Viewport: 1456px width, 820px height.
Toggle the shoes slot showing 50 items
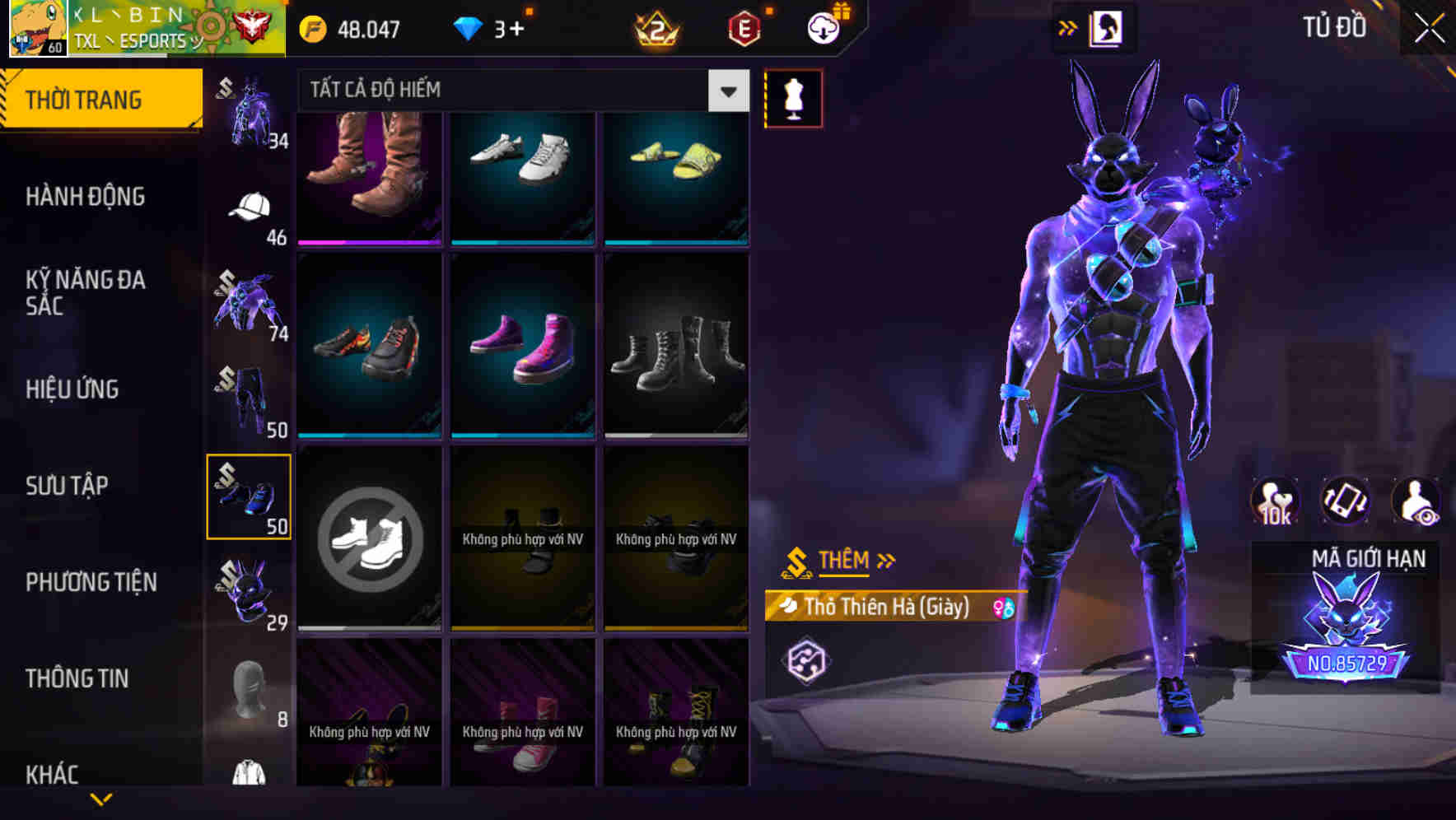tap(250, 496)
